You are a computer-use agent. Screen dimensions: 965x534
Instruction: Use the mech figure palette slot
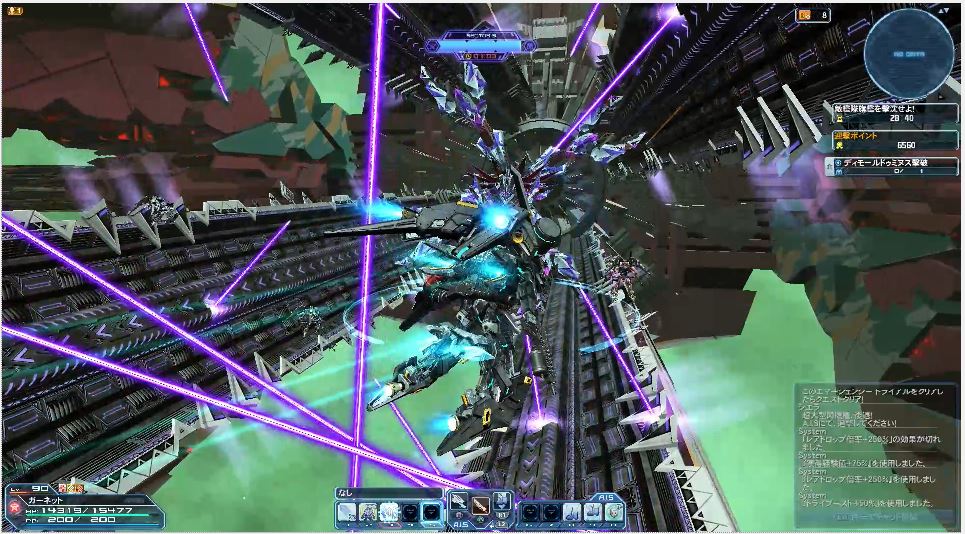pos(369,511)
